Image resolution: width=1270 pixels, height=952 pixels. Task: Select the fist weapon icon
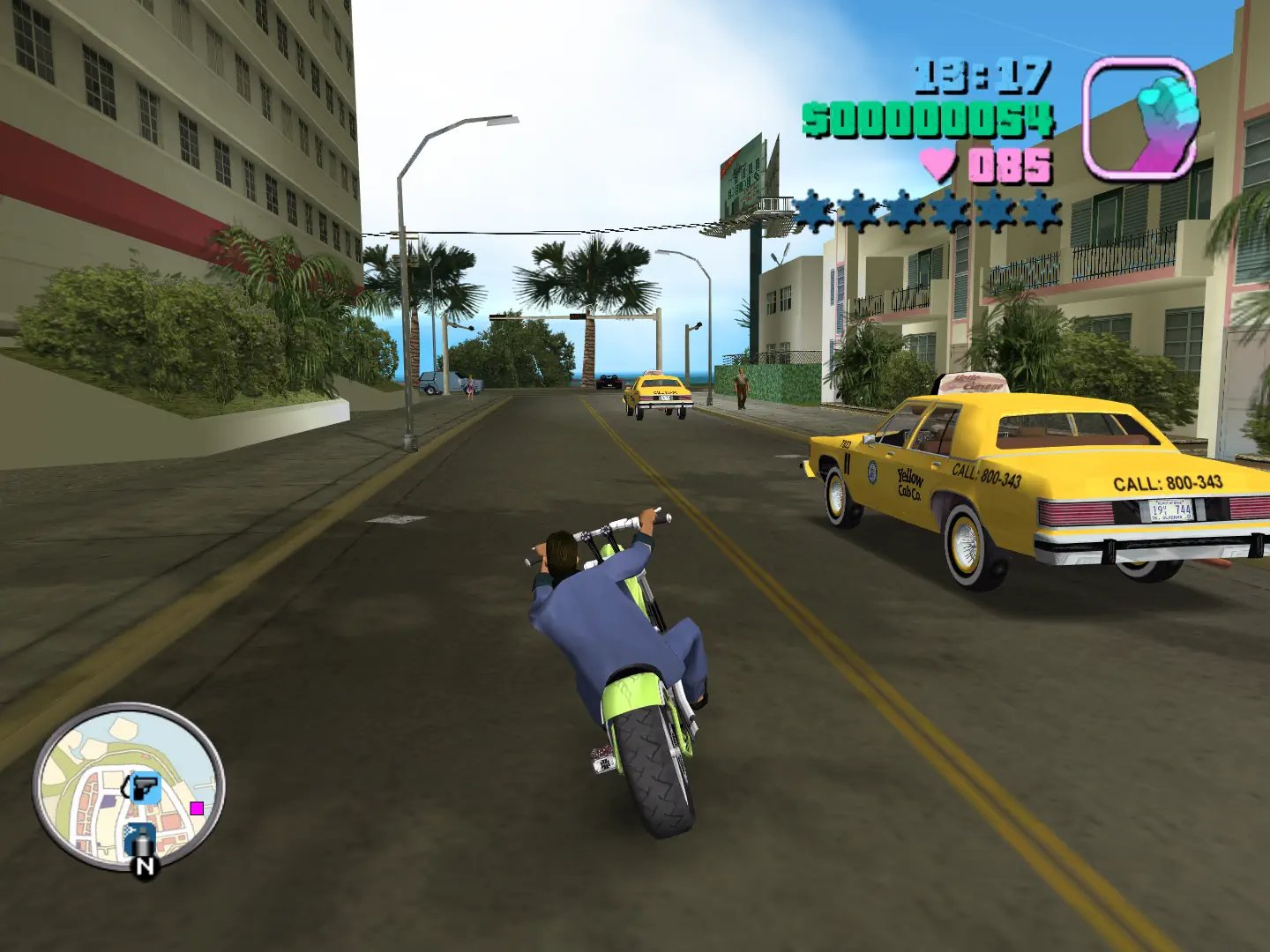pyautogui.click(x=1139, y=118)
